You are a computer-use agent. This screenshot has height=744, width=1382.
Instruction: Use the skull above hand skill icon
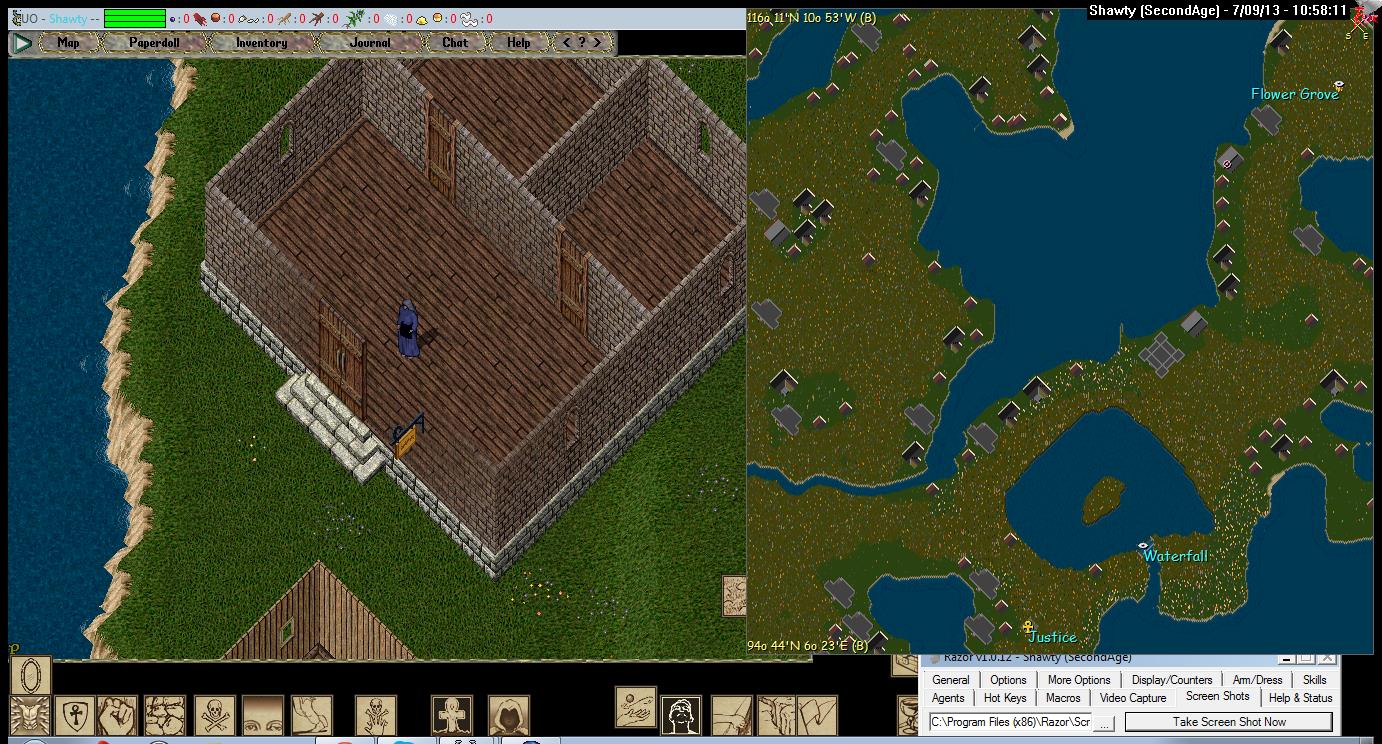tap(376, 714)
